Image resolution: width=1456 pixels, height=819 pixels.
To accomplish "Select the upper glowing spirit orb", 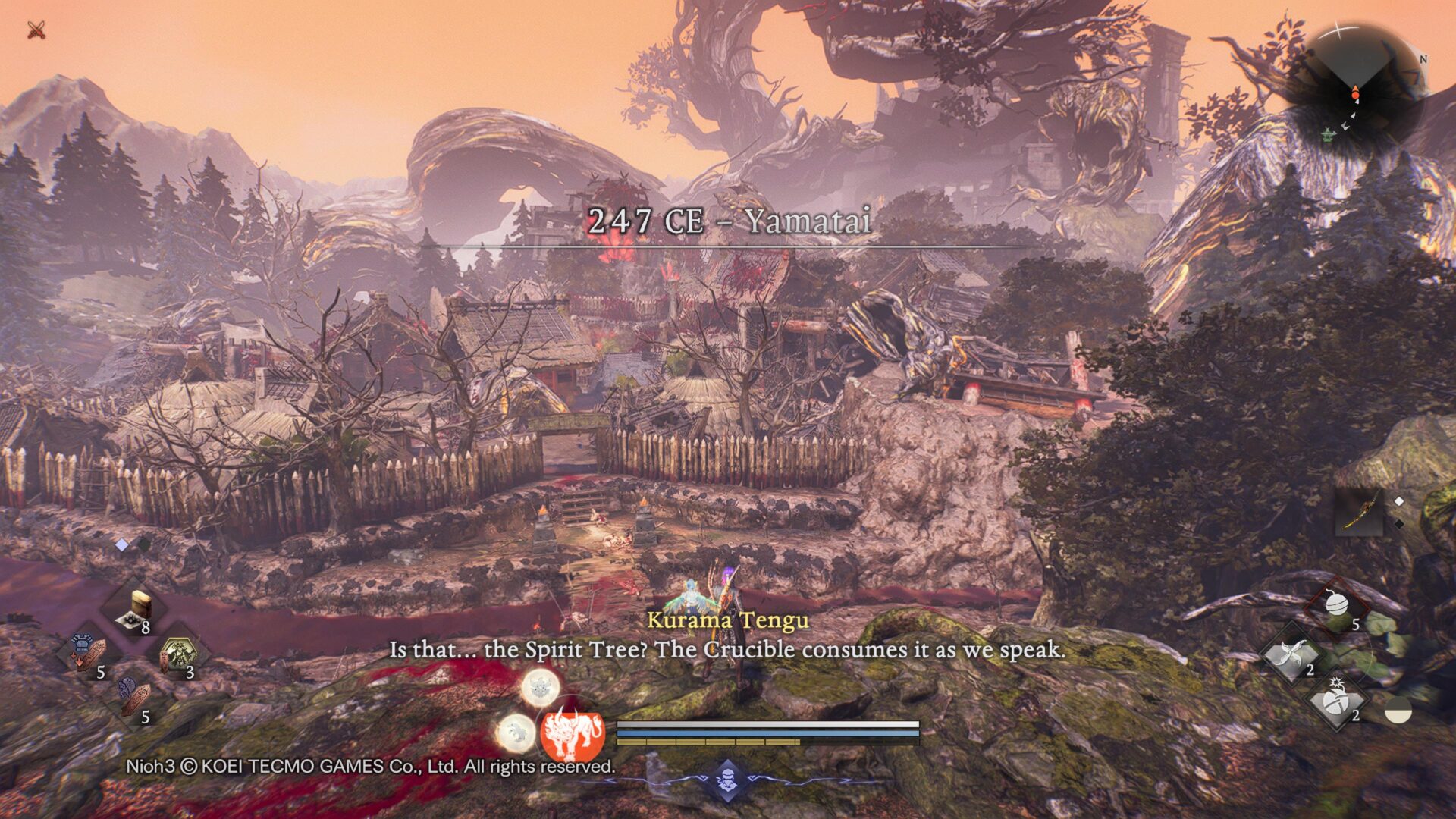I will (x=540, y=688).
